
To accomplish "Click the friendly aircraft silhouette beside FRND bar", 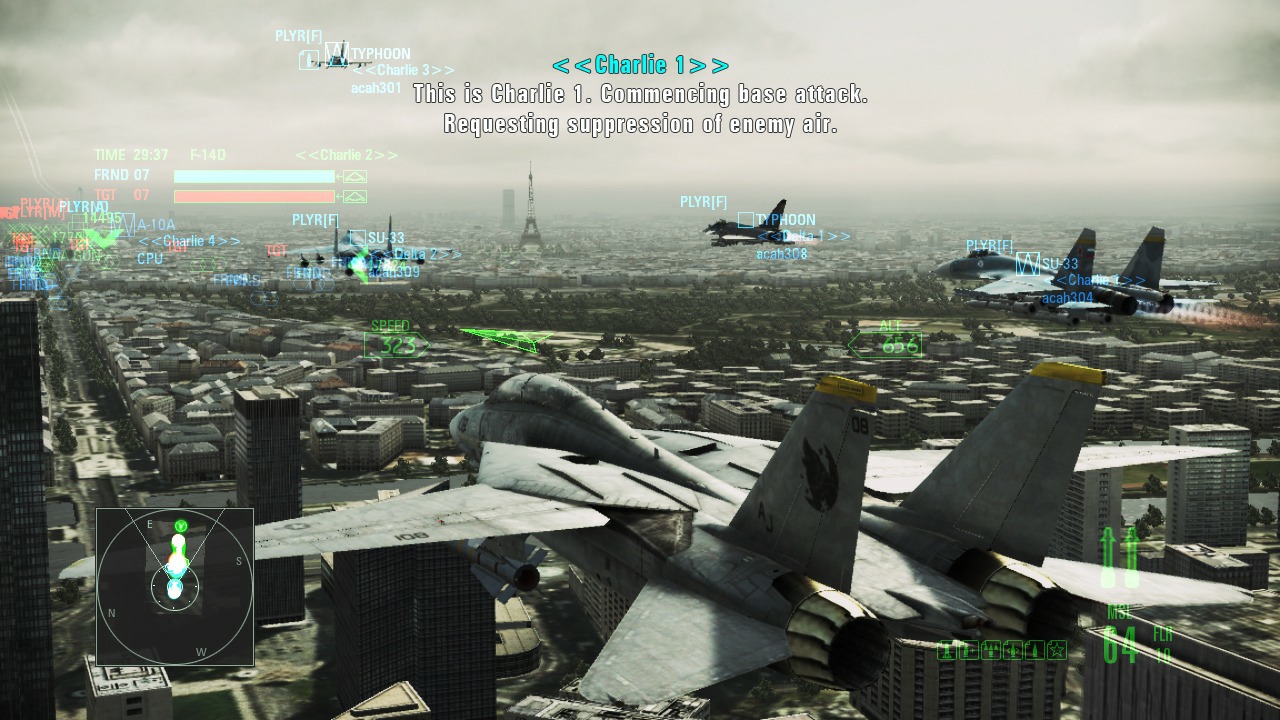I will click(x=356, y=175).
